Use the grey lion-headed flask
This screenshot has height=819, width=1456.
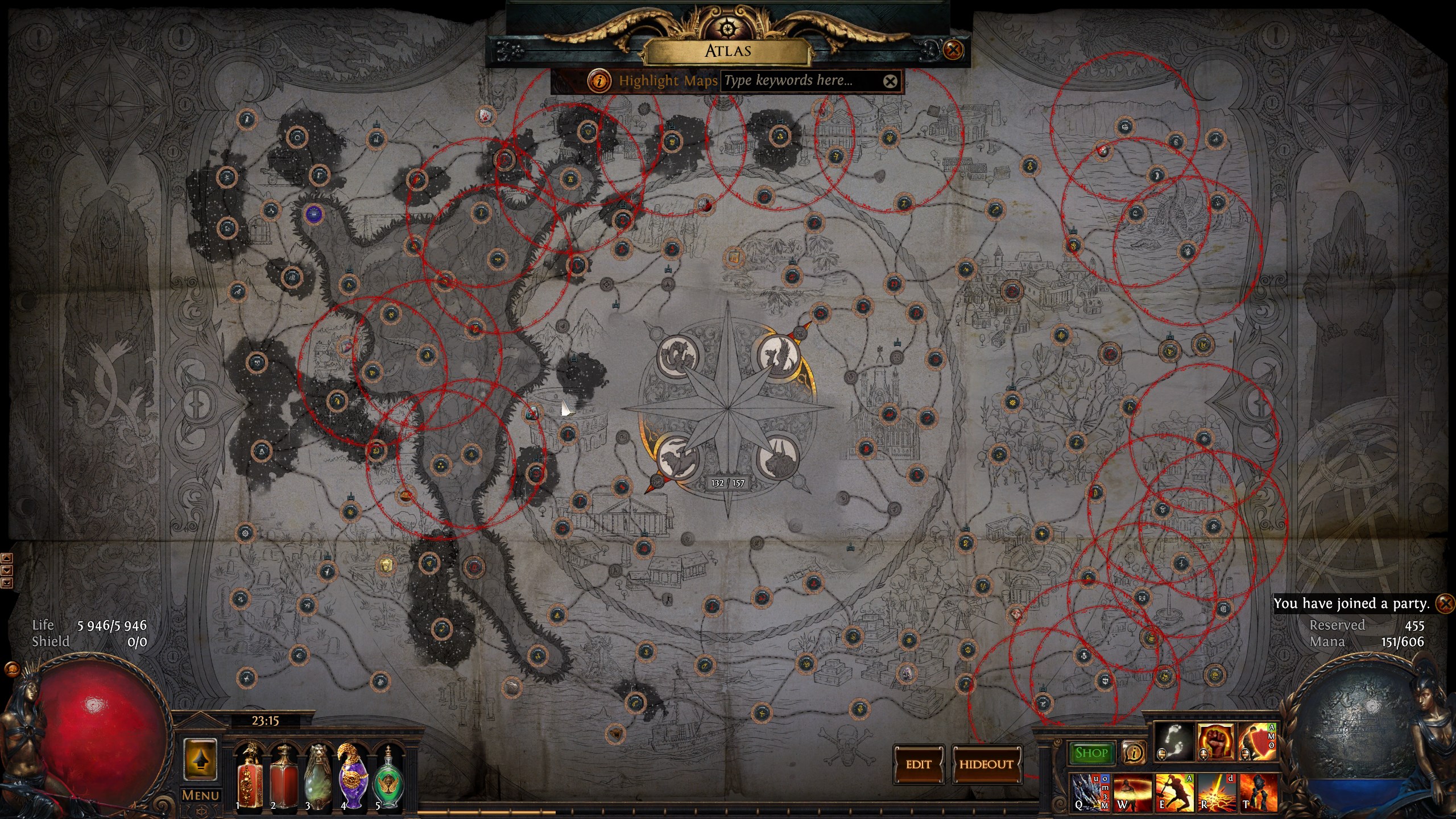click(318, 776)
